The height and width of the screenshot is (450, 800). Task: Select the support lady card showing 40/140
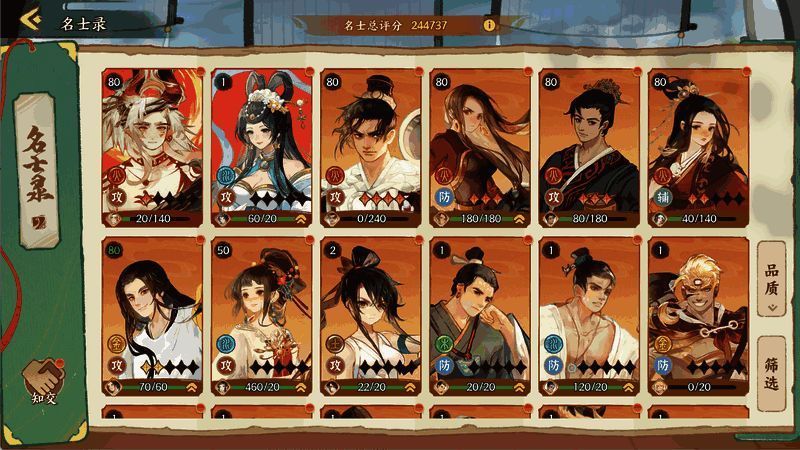tap(698, 145)
